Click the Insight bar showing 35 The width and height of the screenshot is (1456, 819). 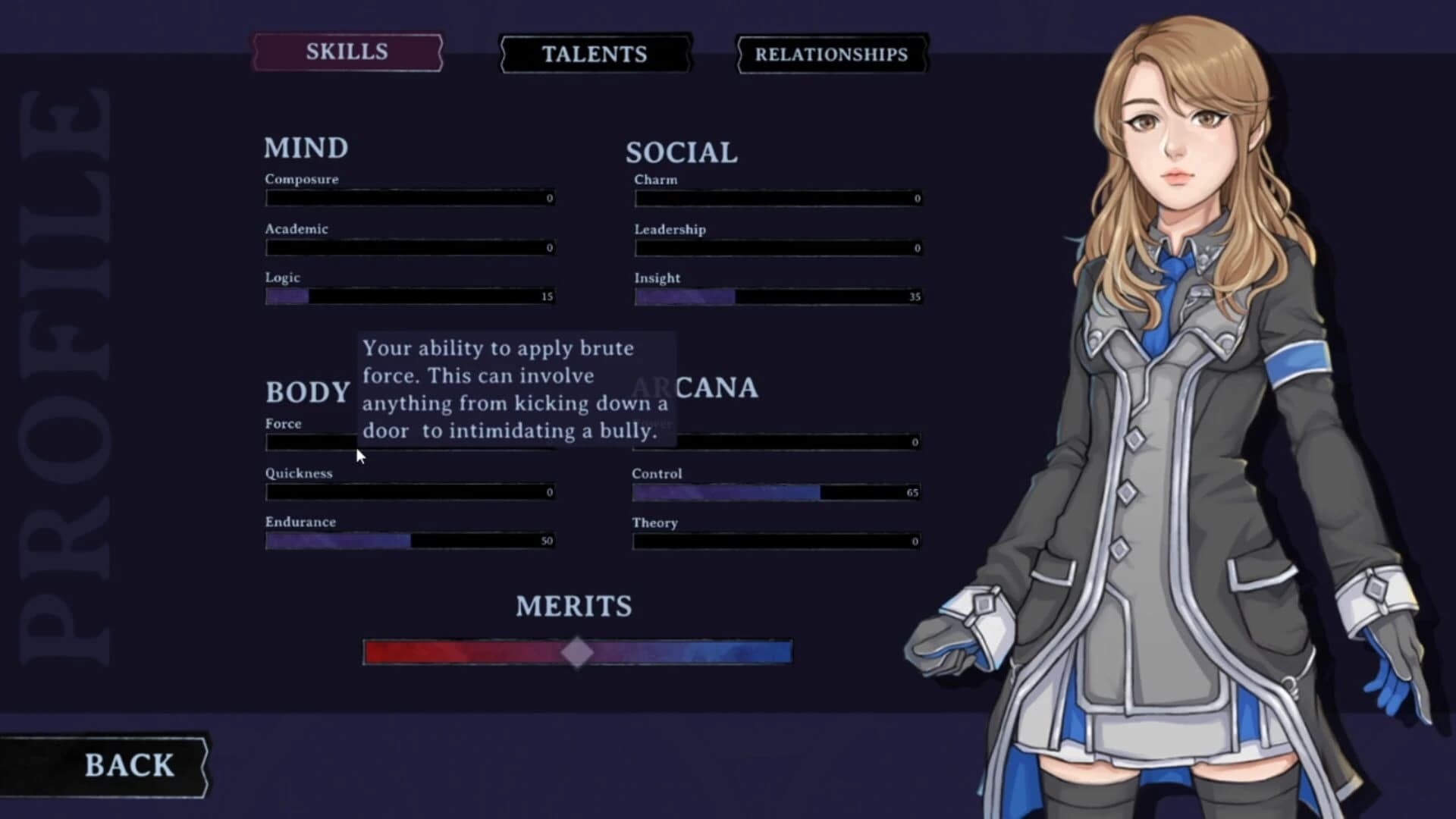click(x=777, y=295)
